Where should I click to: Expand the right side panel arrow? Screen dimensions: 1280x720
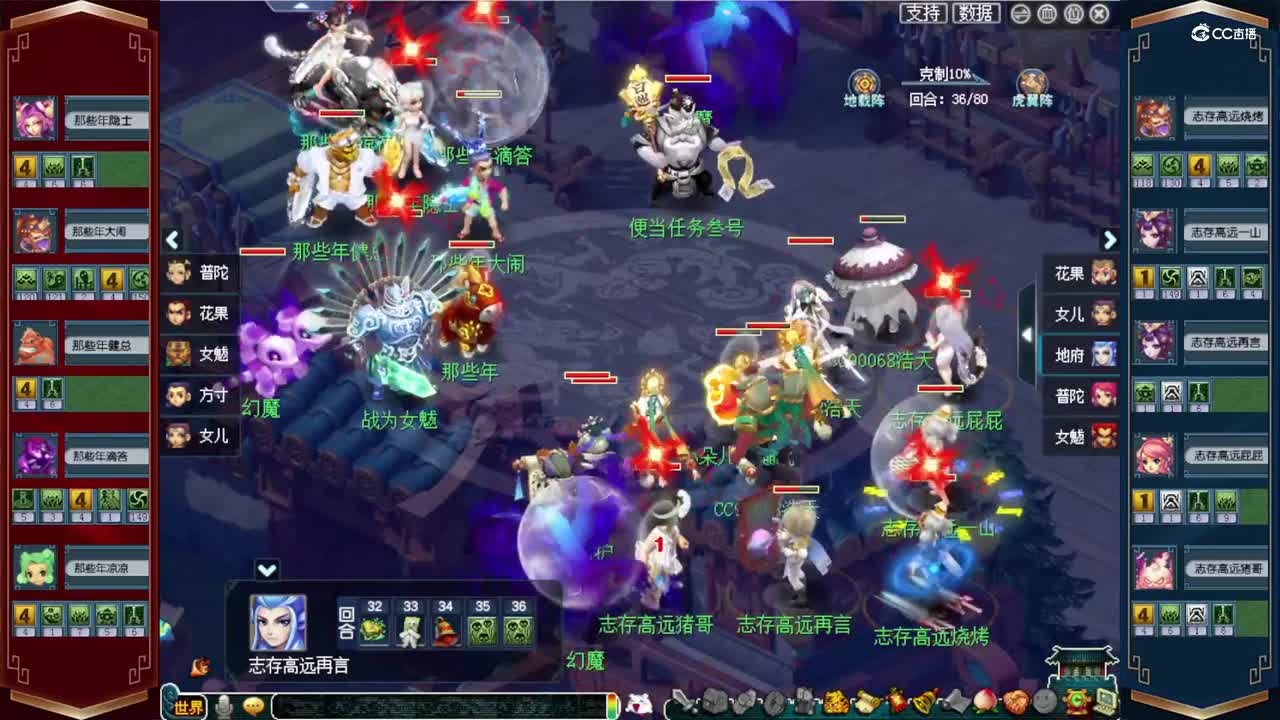(x=1110, y=240)
